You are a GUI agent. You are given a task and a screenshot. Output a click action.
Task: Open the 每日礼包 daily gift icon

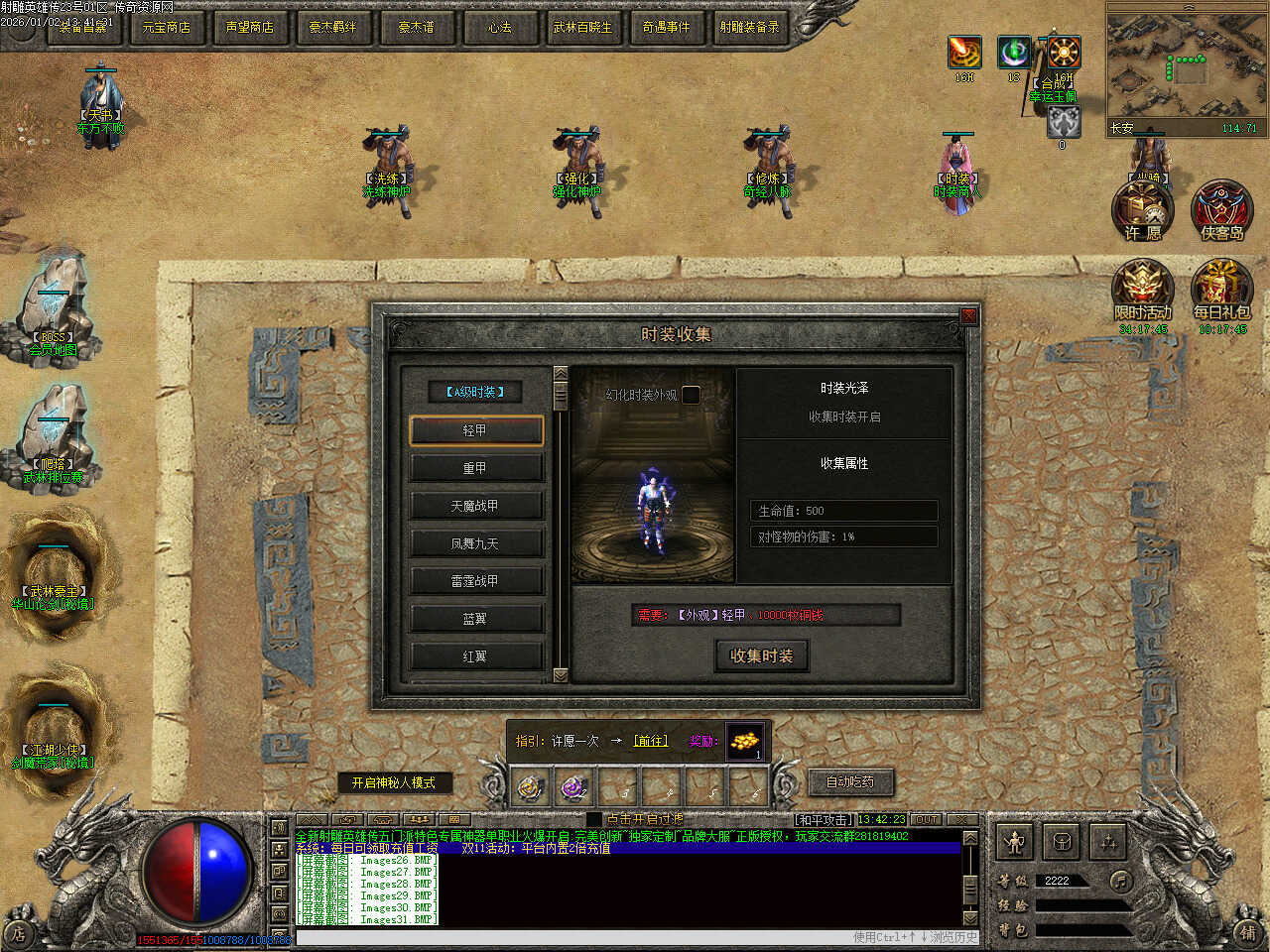pos(1221,292)
